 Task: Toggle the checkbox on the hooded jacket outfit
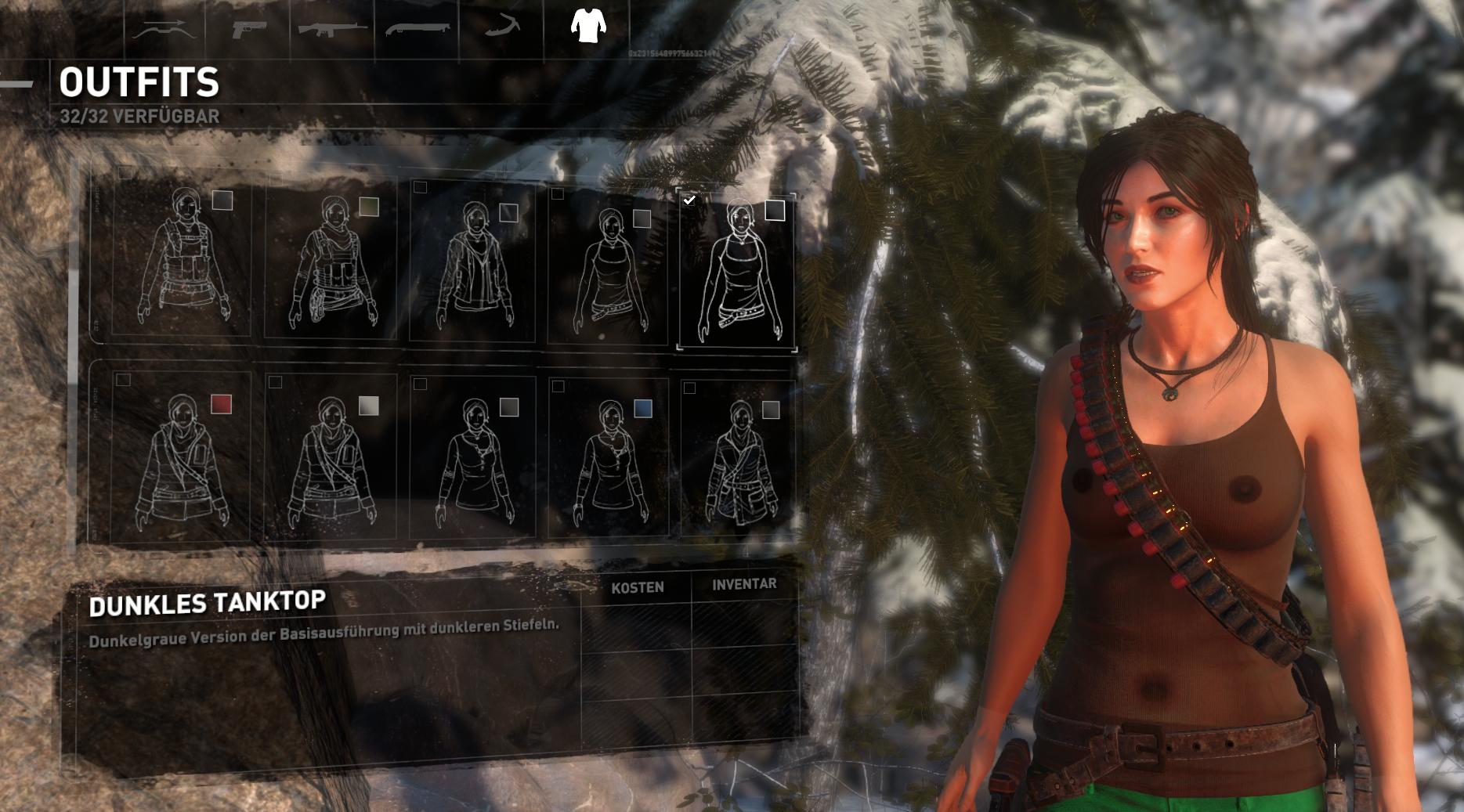point(421,186)
